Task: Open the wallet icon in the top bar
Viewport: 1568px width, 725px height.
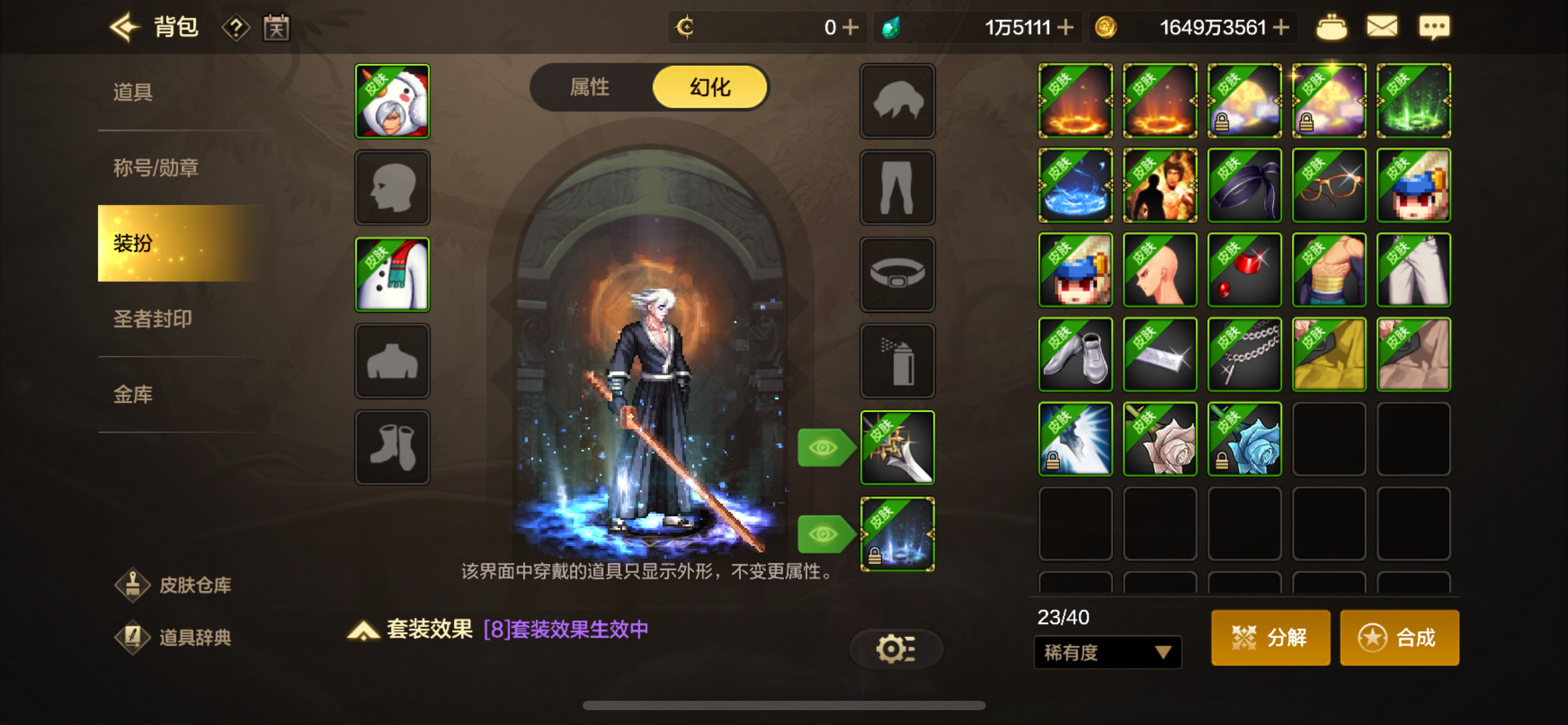Action: 1331,27
